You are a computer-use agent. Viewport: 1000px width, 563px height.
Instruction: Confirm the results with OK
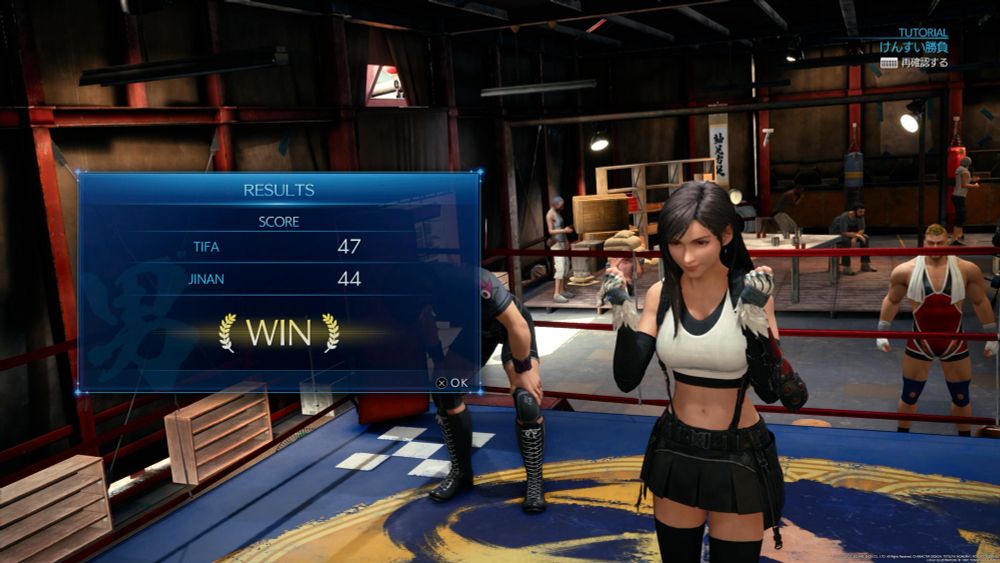coord(452,382)
